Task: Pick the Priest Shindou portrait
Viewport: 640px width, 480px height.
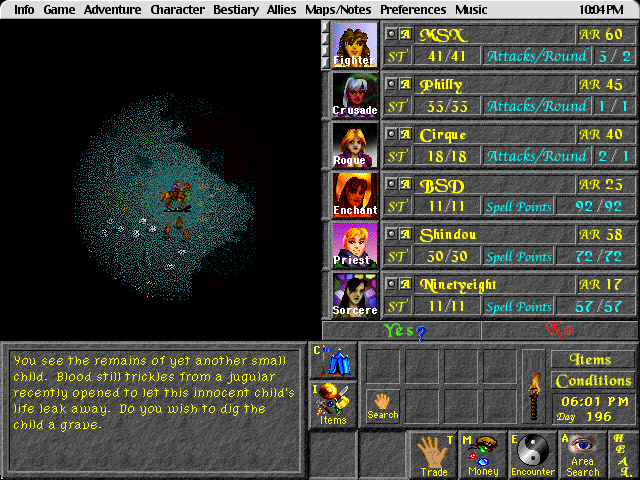Action: (x=355, y=245)
